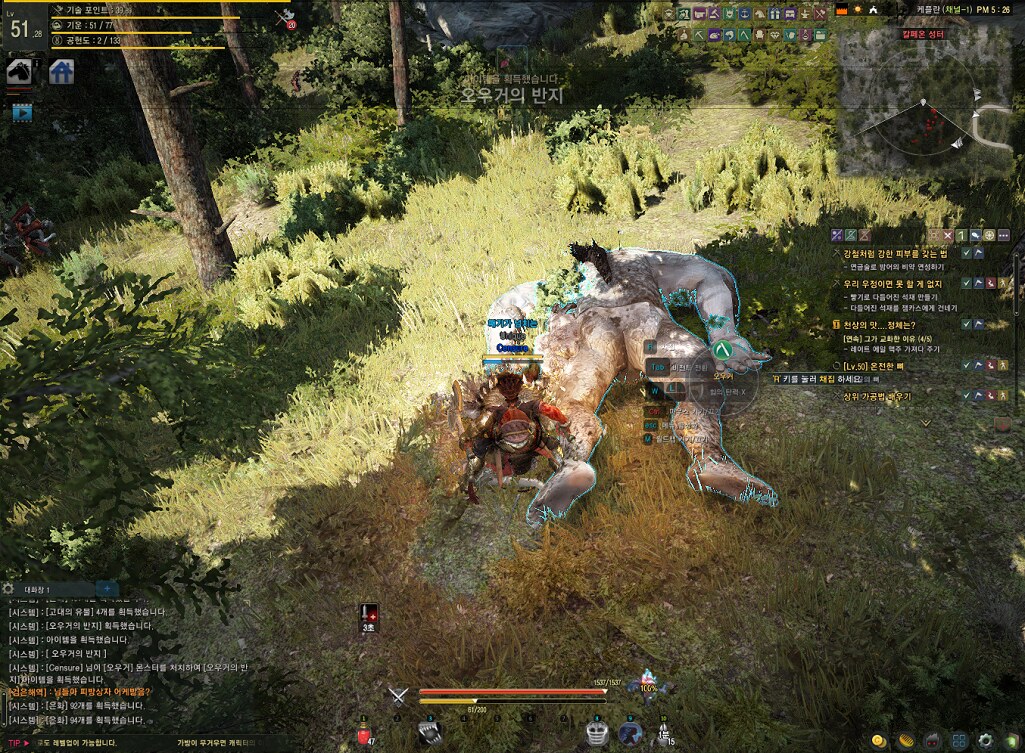1025x753 pixels.
Task: Select the skull helmet quickslot item
Action: [x=597, y=732]
